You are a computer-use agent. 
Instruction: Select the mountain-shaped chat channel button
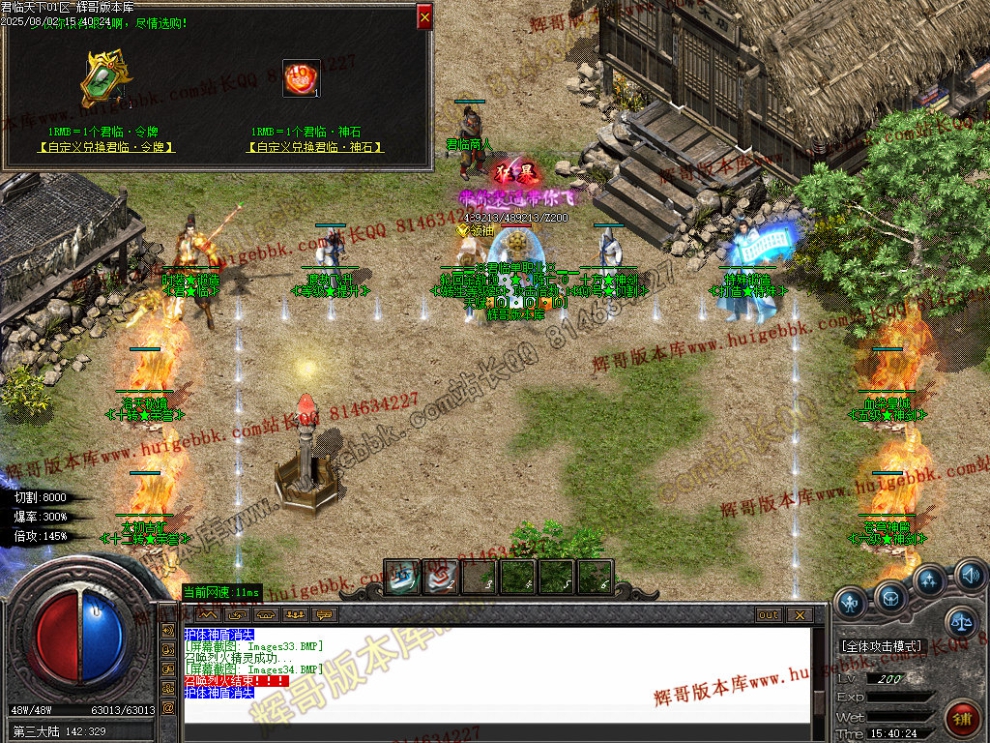pyautogui.click(x=207, y=614)
